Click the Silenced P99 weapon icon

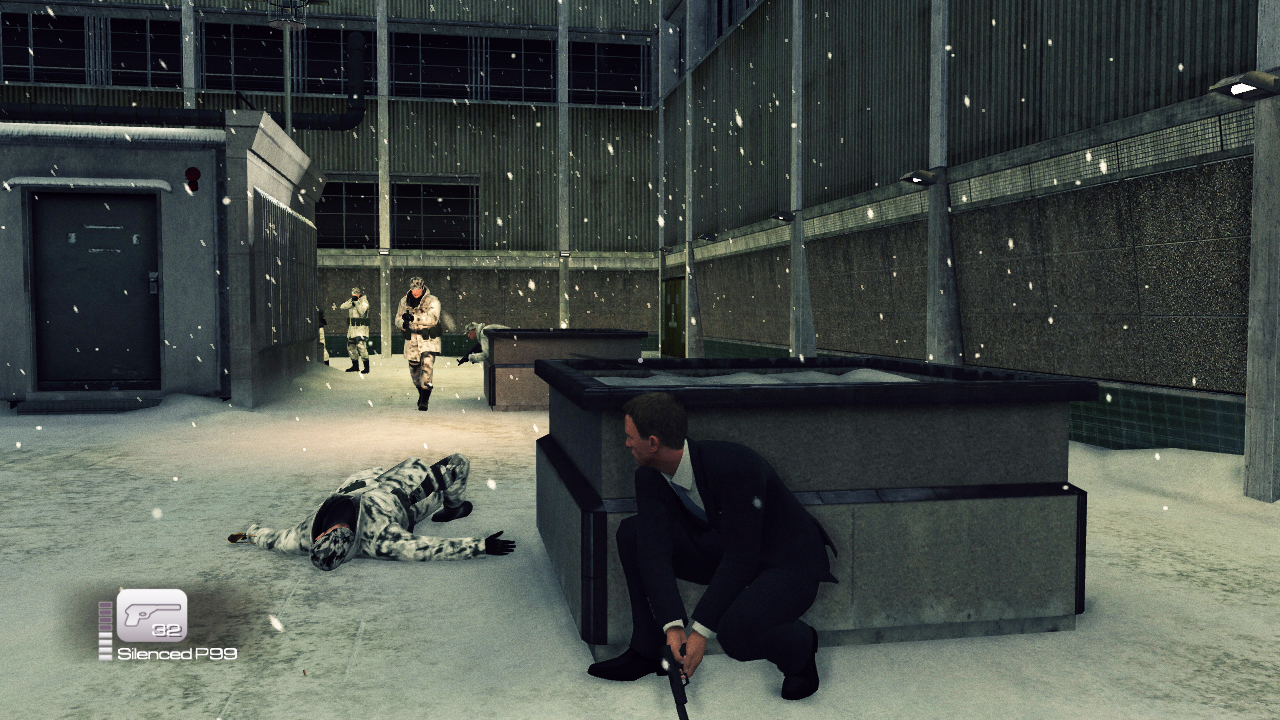152,615
